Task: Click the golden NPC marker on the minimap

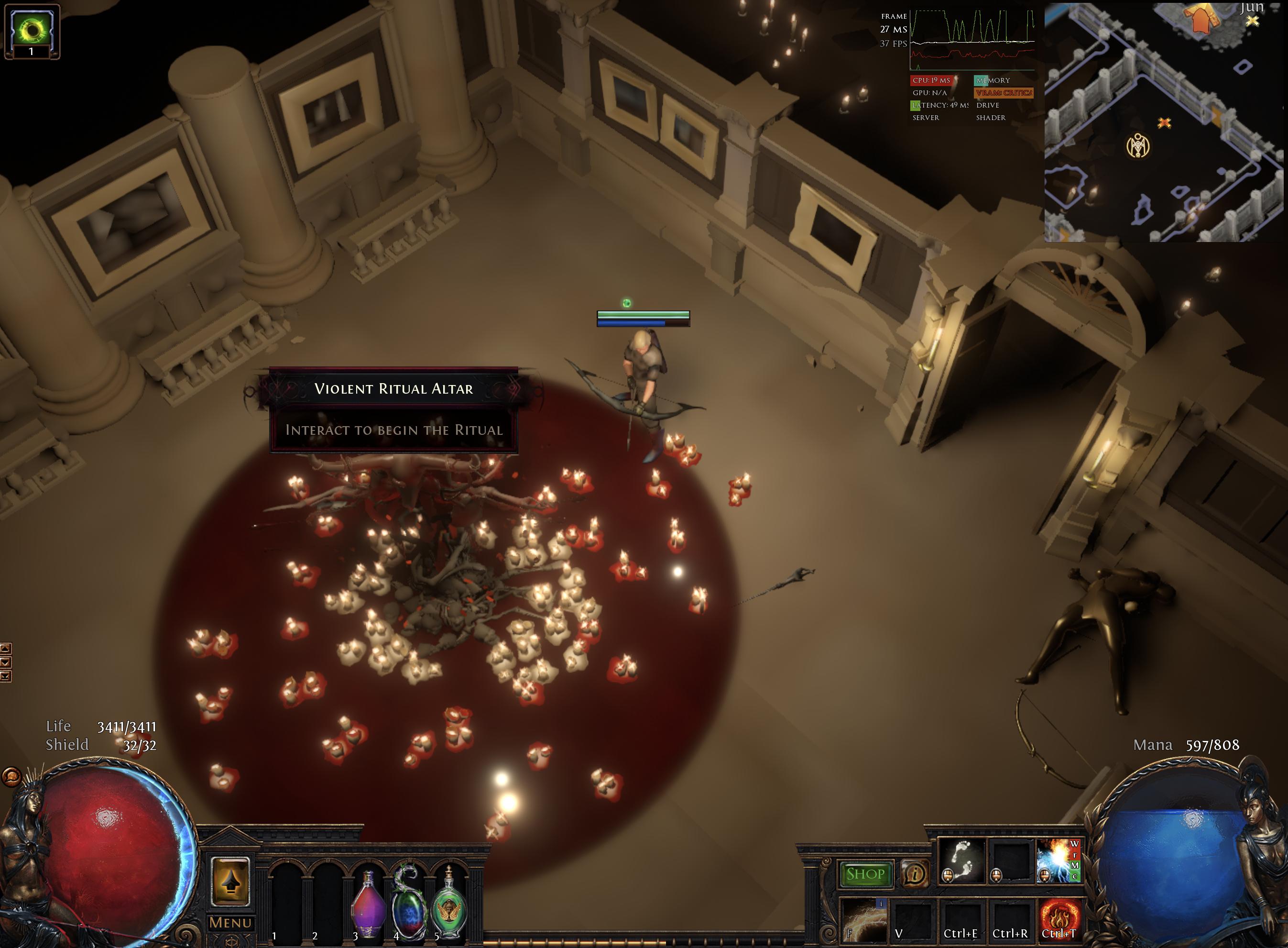Action: coord(1138,146)
